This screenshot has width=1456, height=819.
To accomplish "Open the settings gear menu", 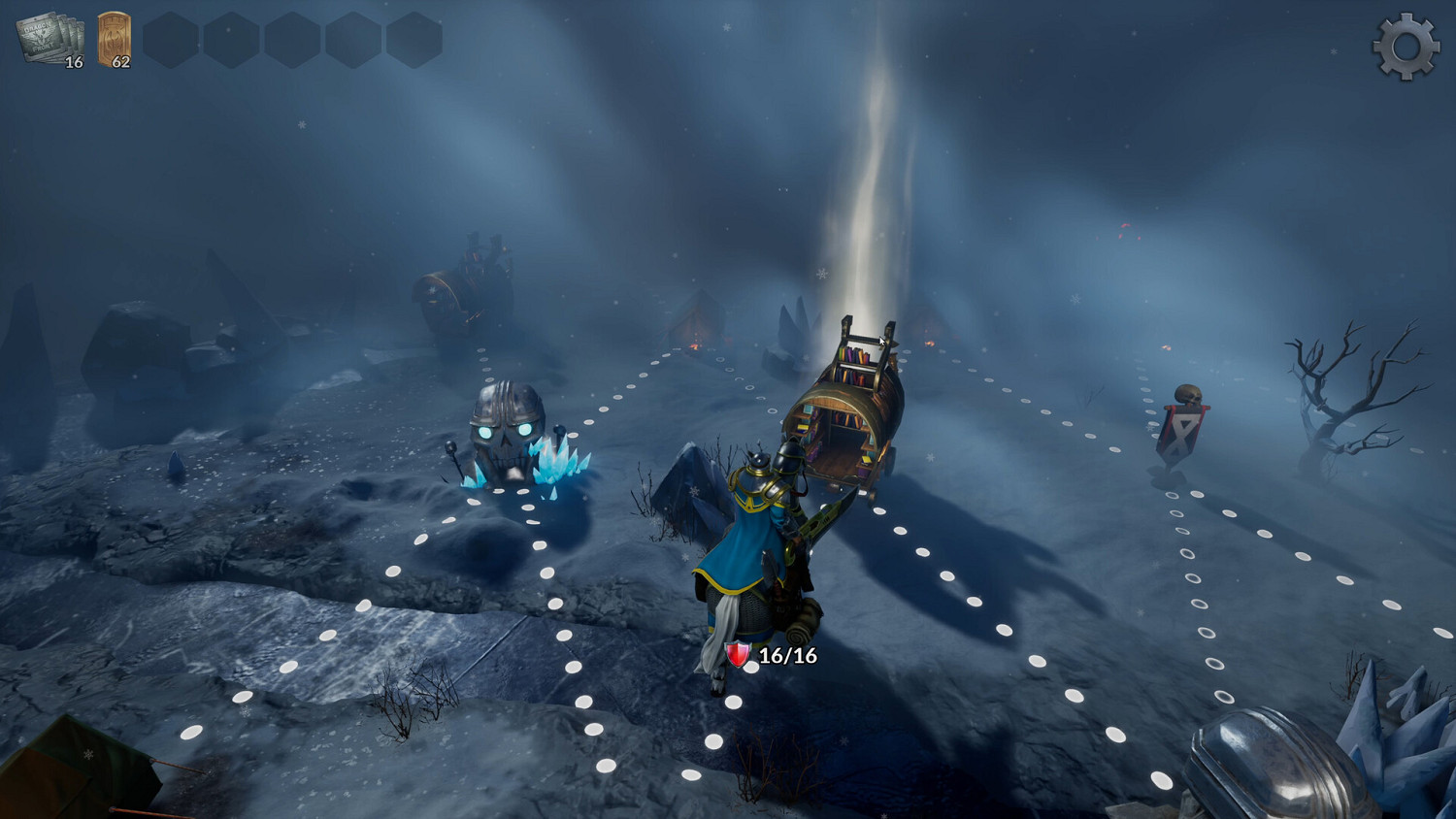I will point(1405,45).
